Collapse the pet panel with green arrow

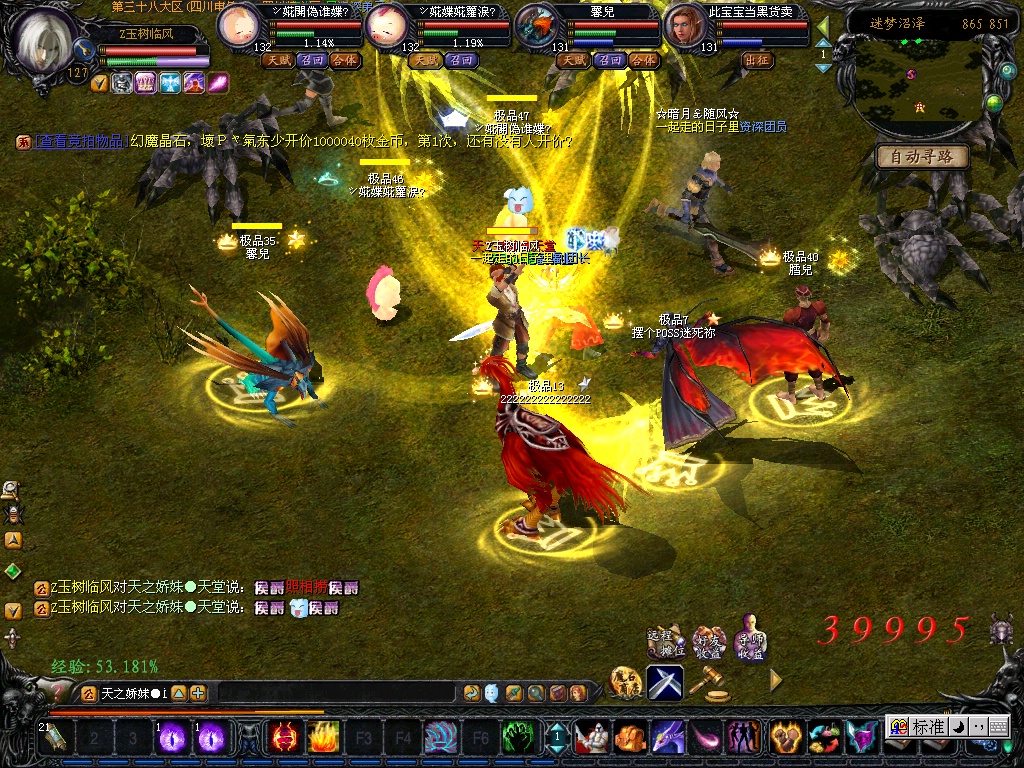[x=823, y=25]
